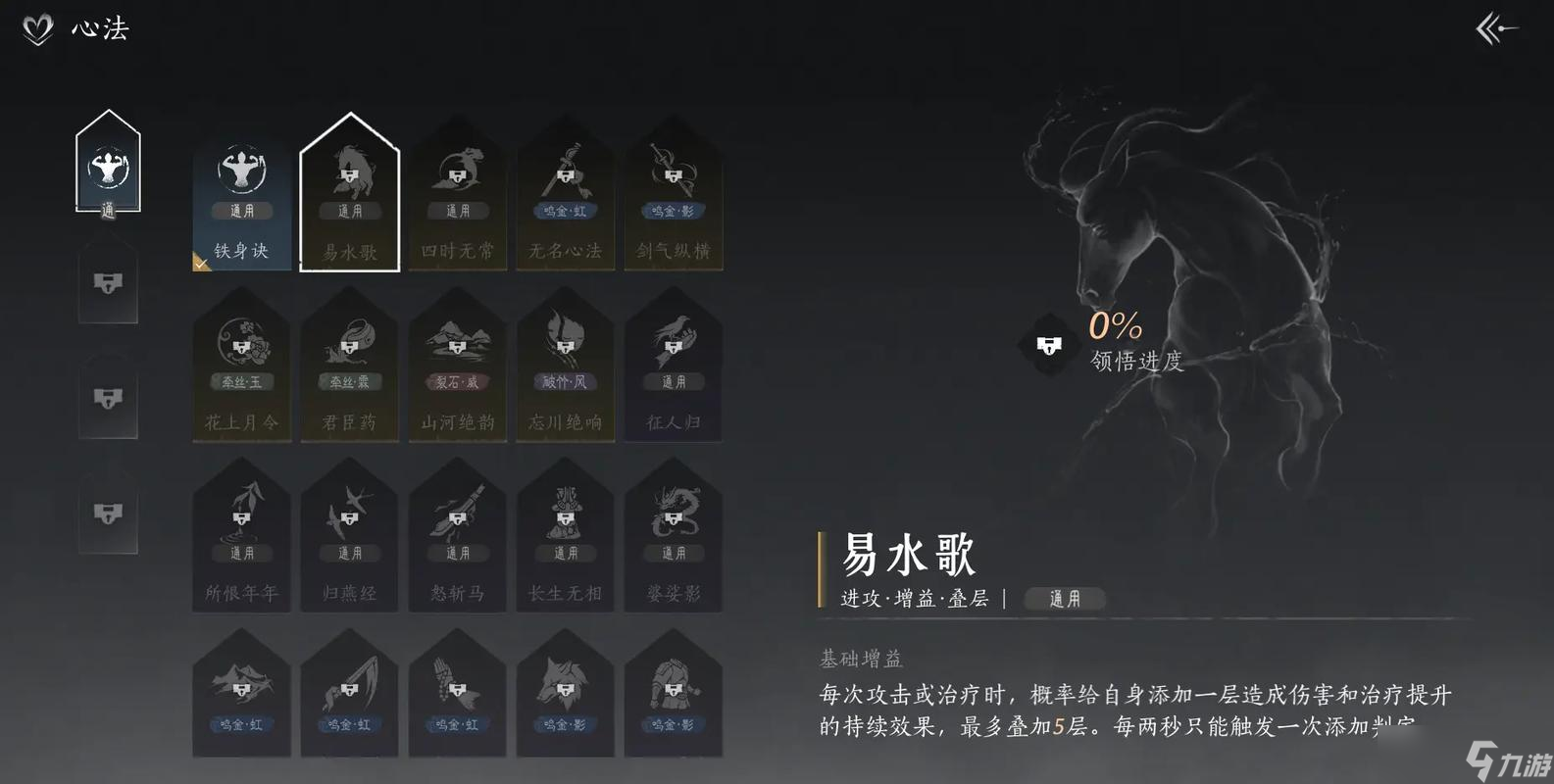Expand the lowest locked sidebar slot

[x=108, y=510]
